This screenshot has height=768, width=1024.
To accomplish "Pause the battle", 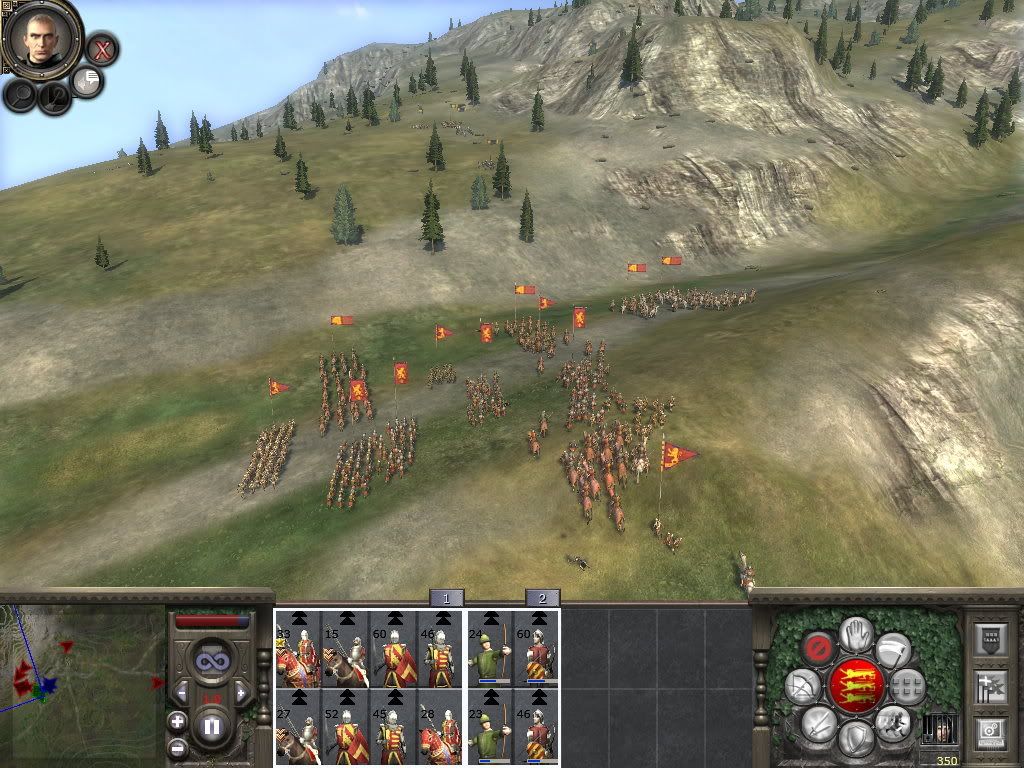I will tap(211, 726).
